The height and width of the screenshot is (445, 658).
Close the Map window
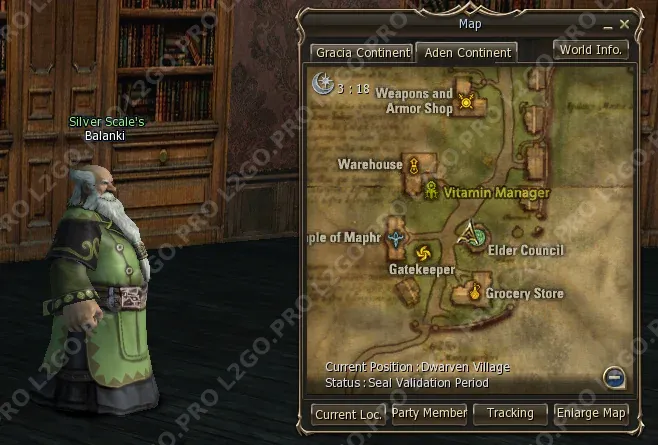[x=625, y=23]
